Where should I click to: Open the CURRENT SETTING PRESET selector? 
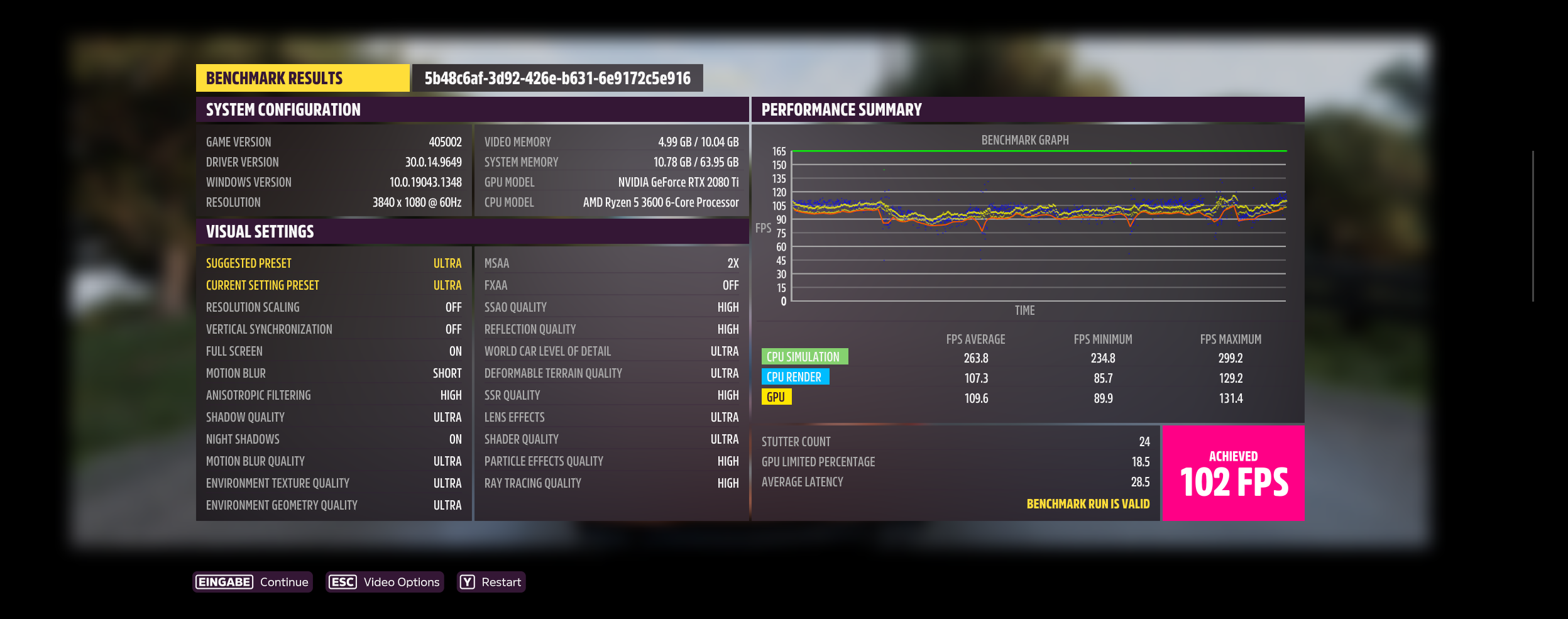[333, 285]
